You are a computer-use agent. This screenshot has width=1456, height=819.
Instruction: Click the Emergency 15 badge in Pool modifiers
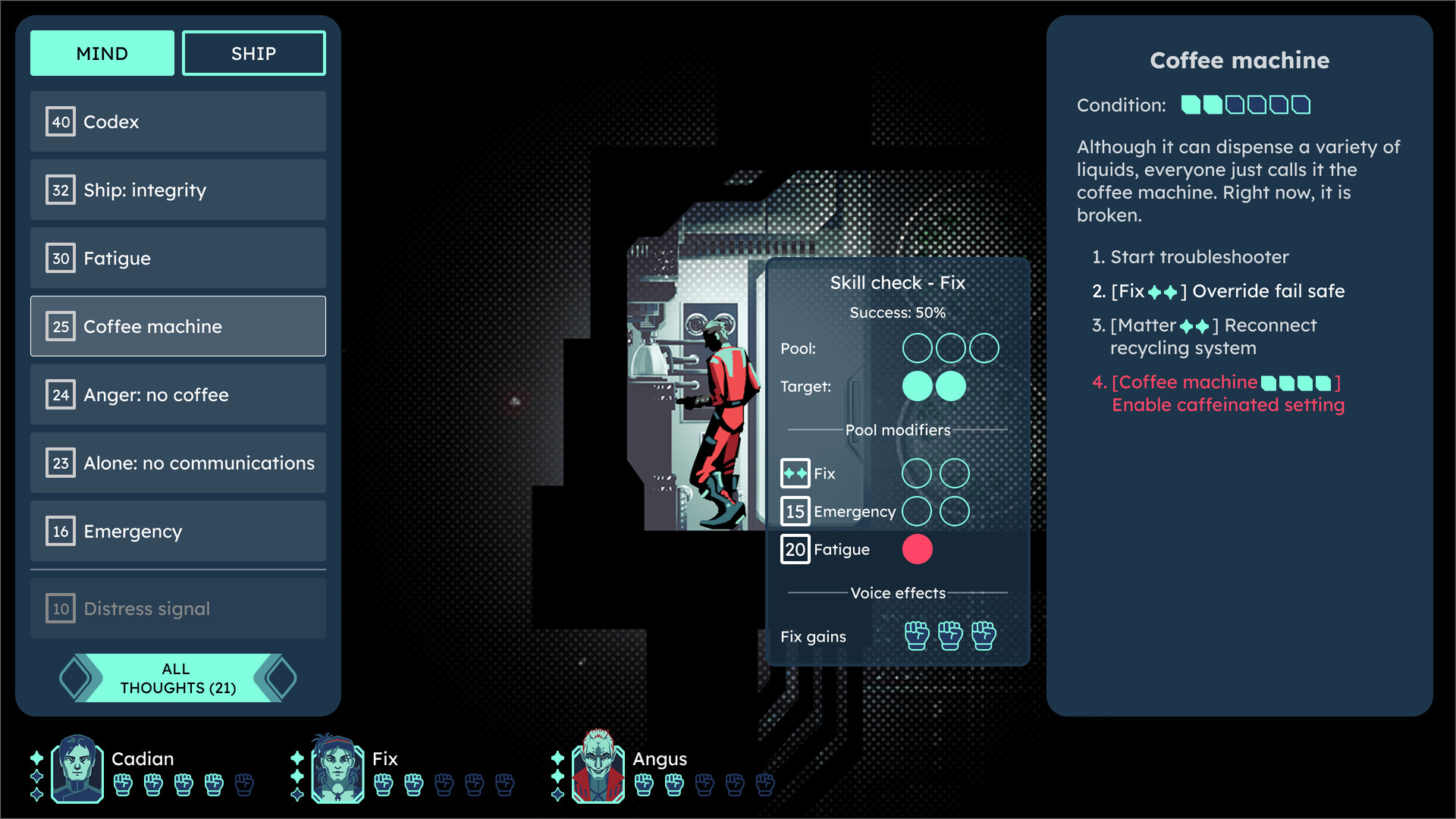point(795,510)
